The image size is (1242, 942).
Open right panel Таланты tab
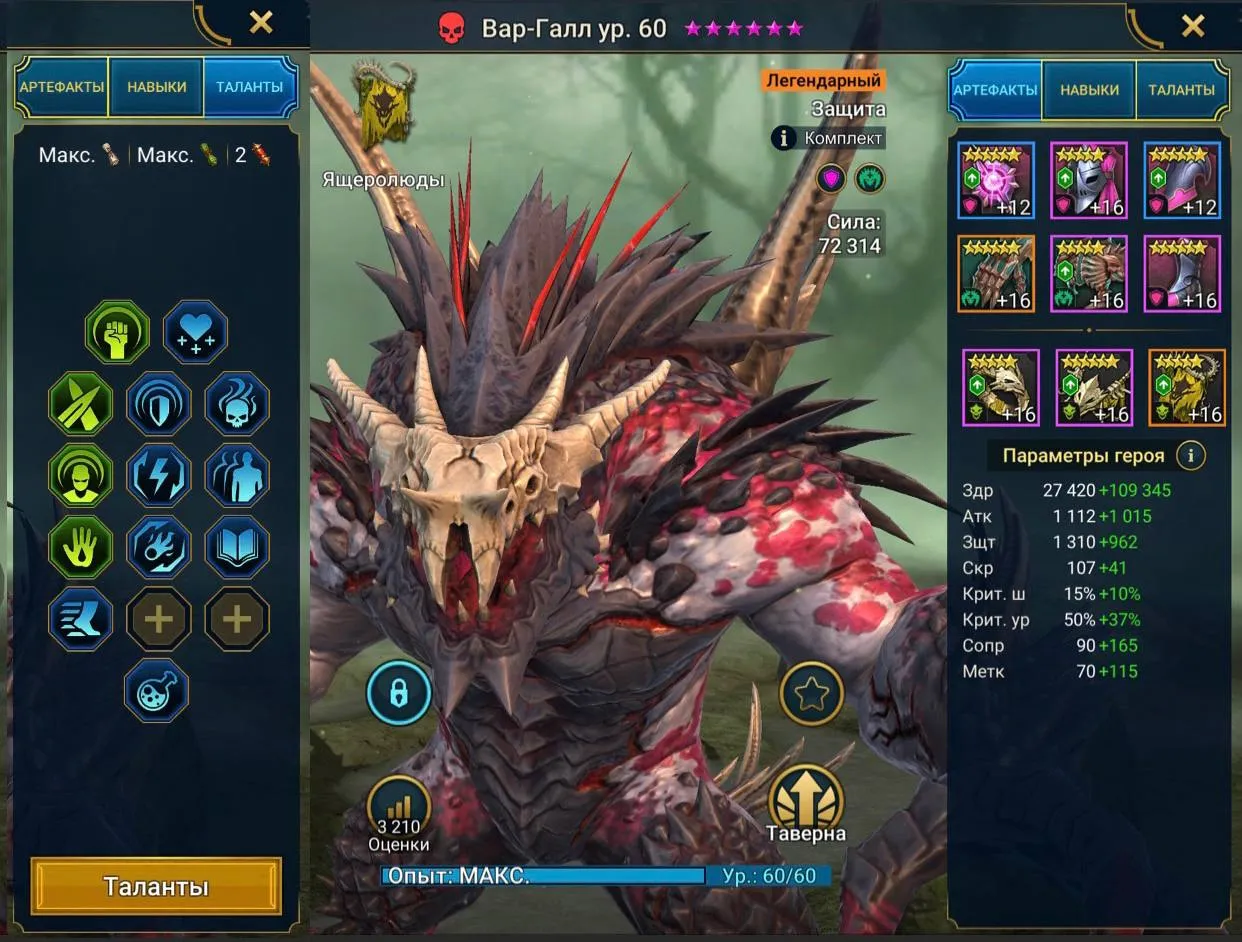(x=1181, y=89)
